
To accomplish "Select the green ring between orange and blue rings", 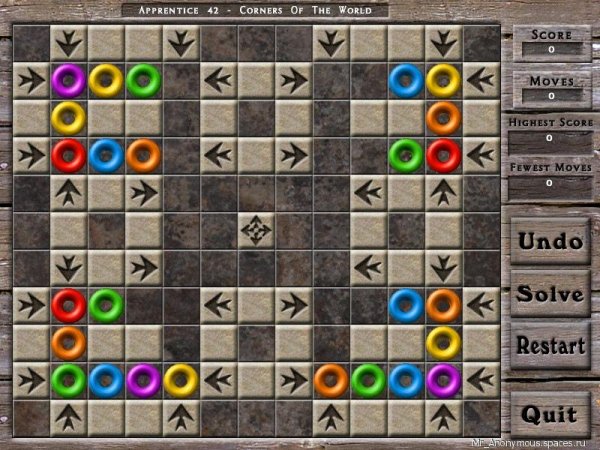I will (368, 380).
